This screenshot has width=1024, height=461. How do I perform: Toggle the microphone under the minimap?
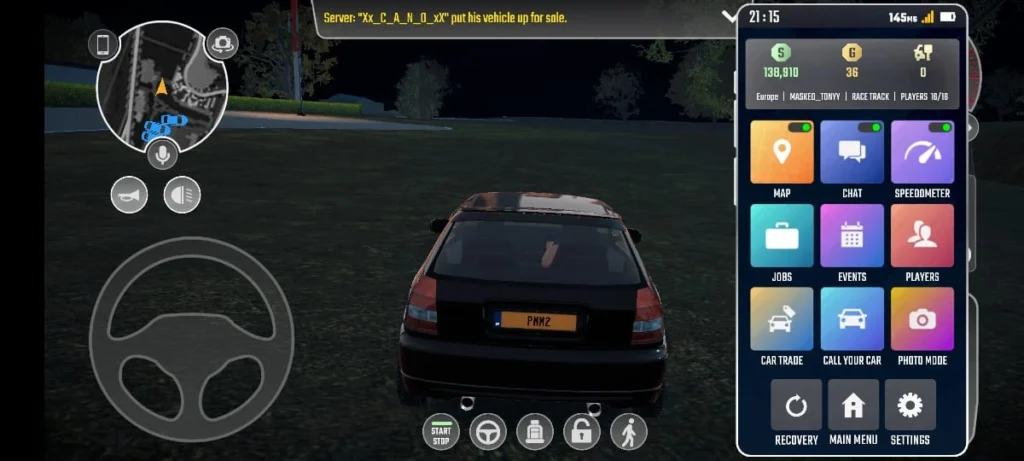click(162, 154)
